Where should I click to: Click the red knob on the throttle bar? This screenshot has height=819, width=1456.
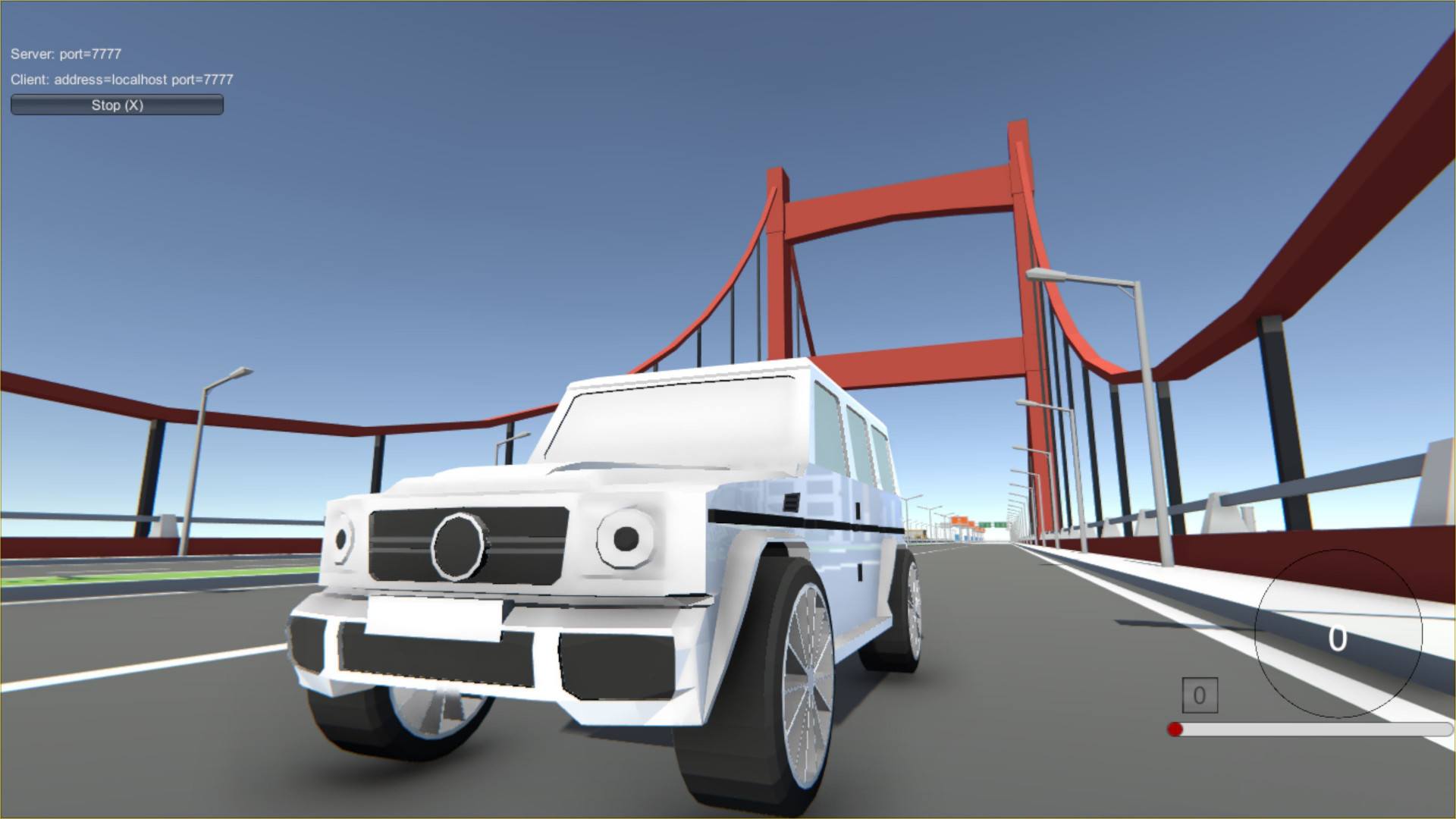click(1175, 729)
